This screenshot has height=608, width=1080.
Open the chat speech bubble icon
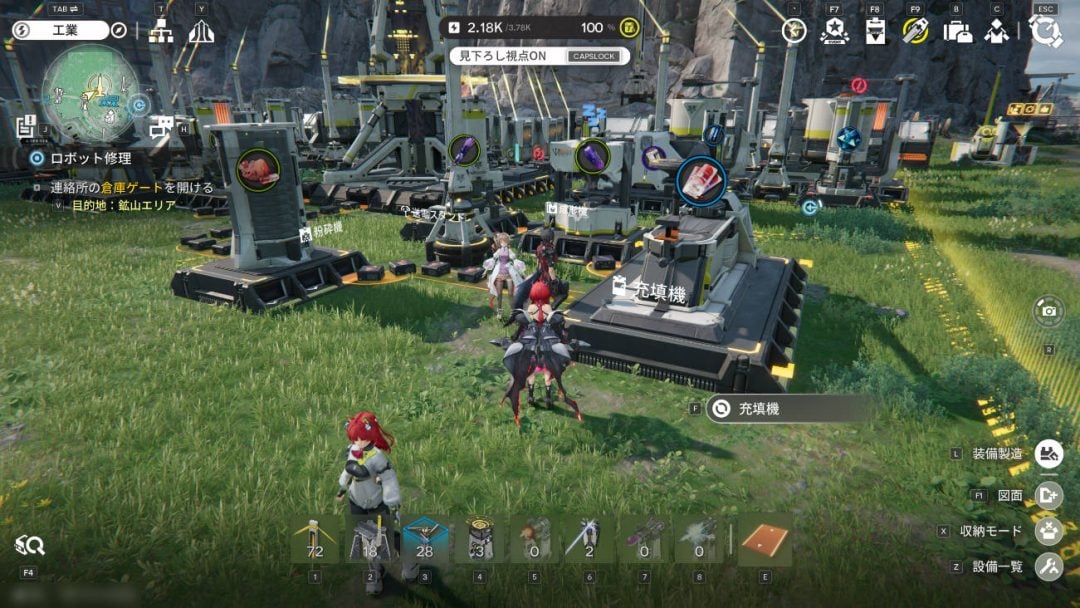(159, 127)
